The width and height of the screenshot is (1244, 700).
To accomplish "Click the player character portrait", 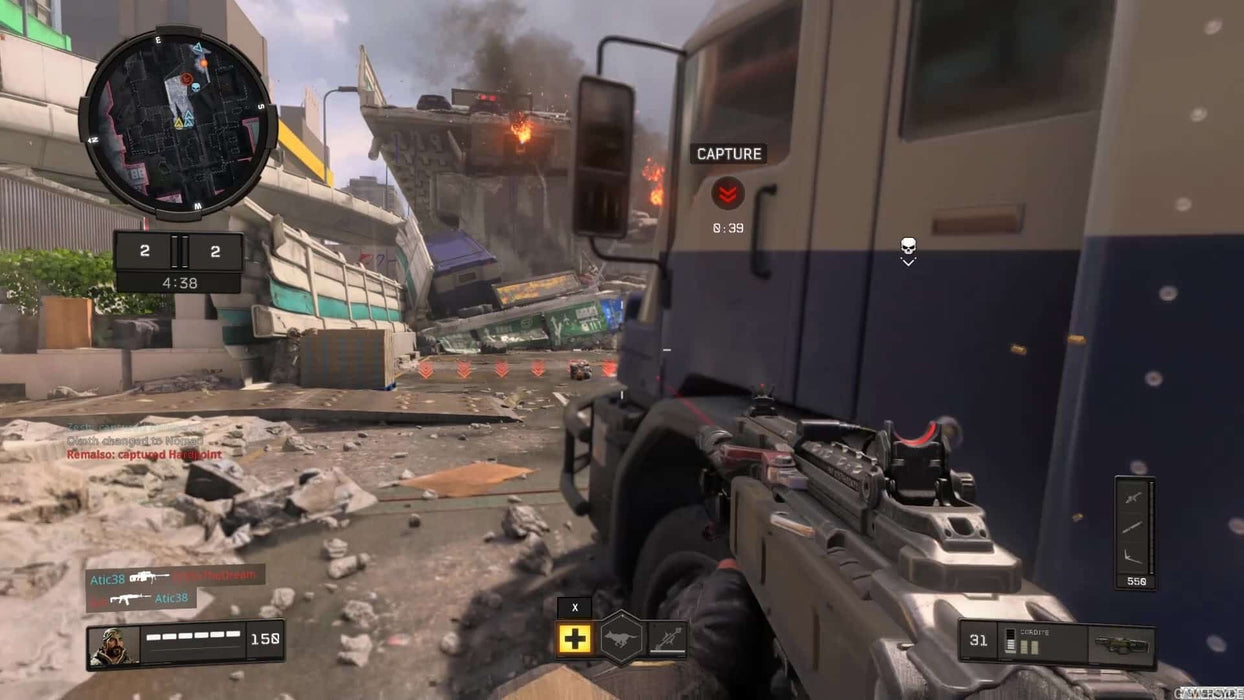I will 113,645.
